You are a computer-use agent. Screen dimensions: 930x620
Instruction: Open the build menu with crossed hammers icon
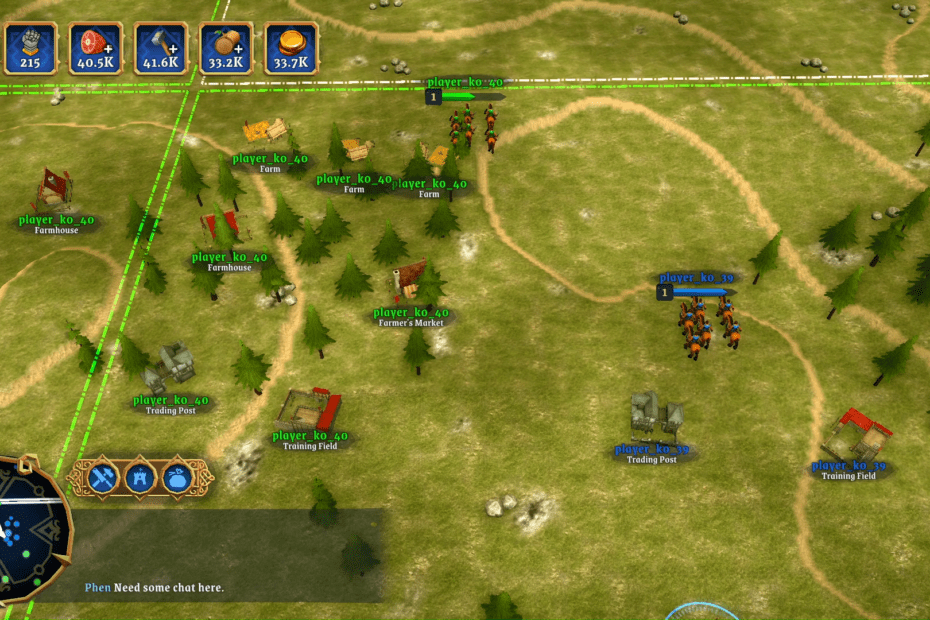(x=103, y=478)
